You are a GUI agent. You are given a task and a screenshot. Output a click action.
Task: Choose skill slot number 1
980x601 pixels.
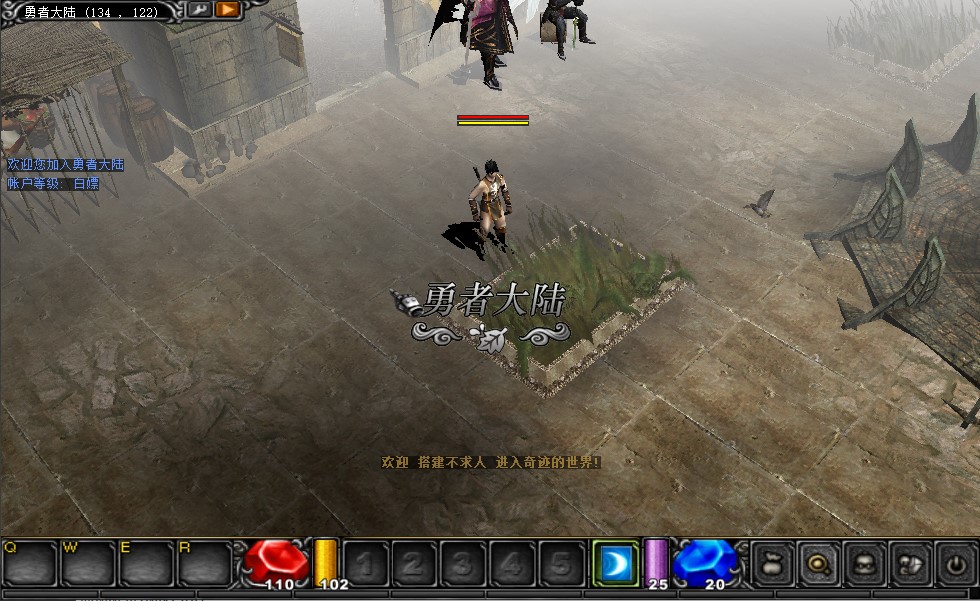tap(365, 564)
